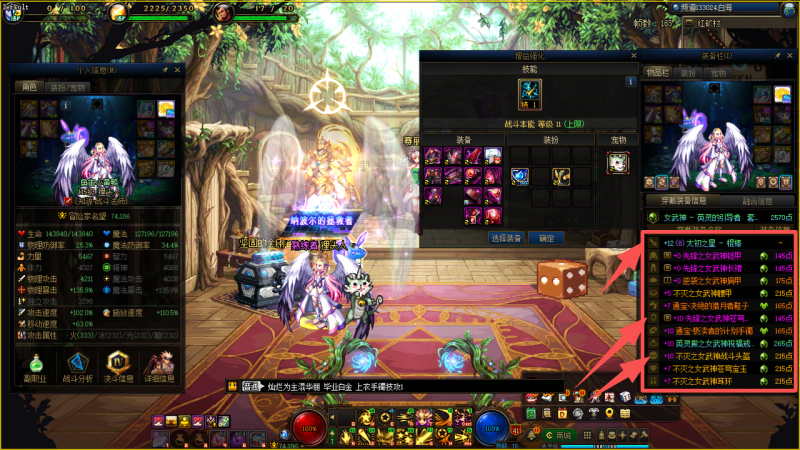This screenshot has width=800, height=450.
Task: Click the blue info button in 增益强化
Action: tap(631, 81)
